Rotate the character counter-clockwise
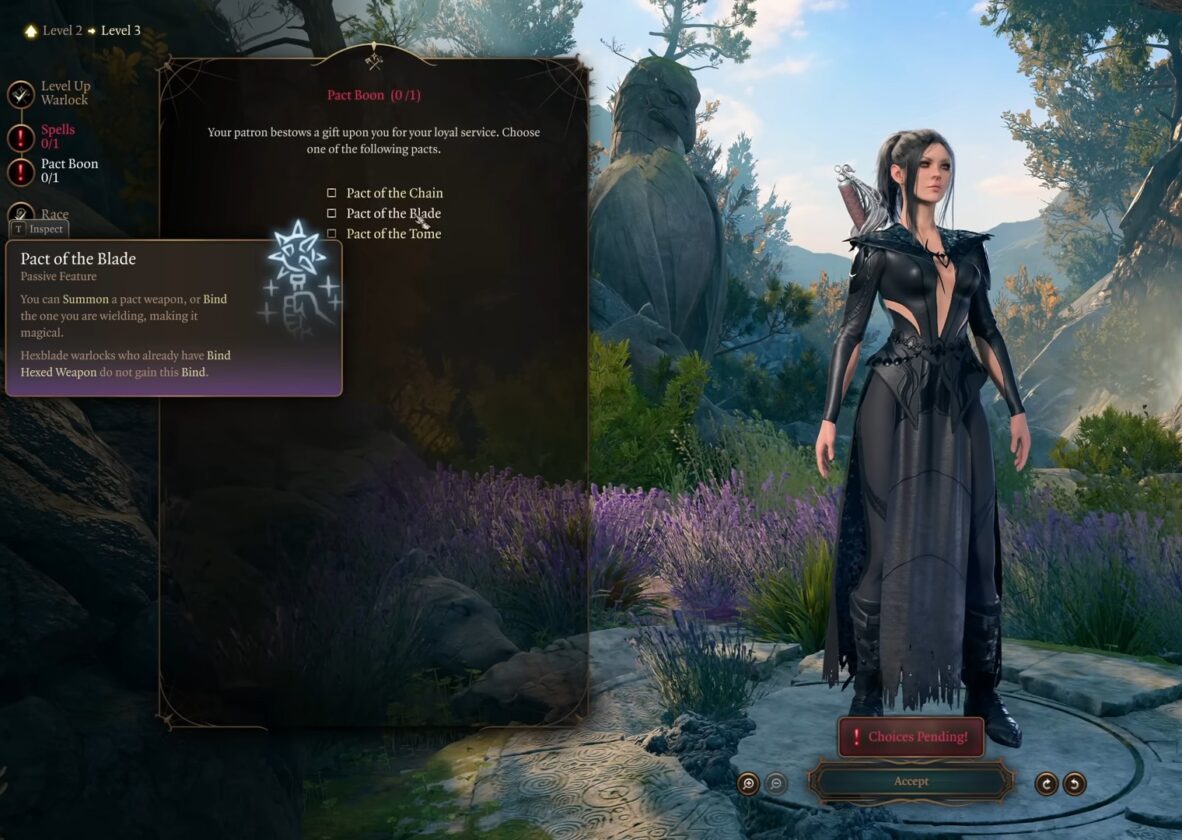The width and height of the screenshot is (1182, 840). point(1074,783)
